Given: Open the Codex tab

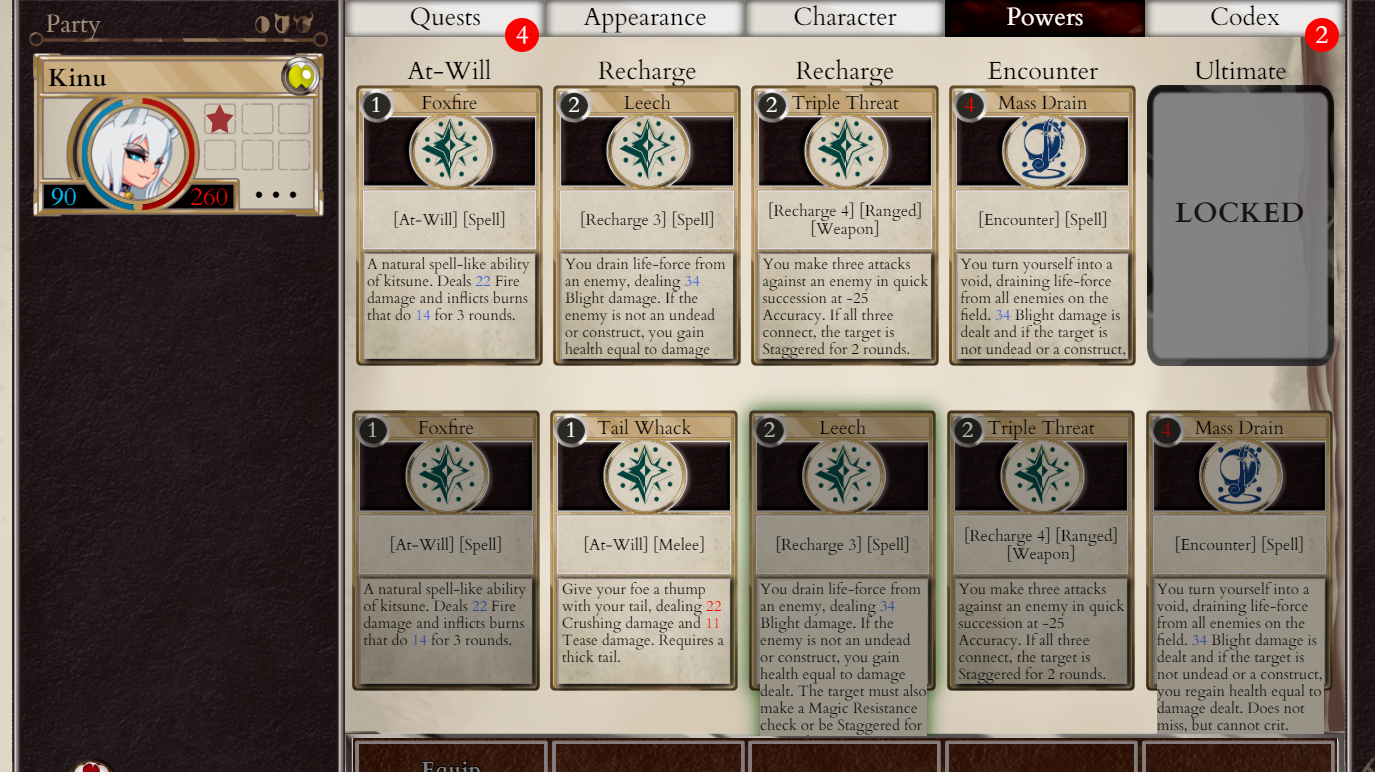Looking at the screenshot, I should [1244, 18].
